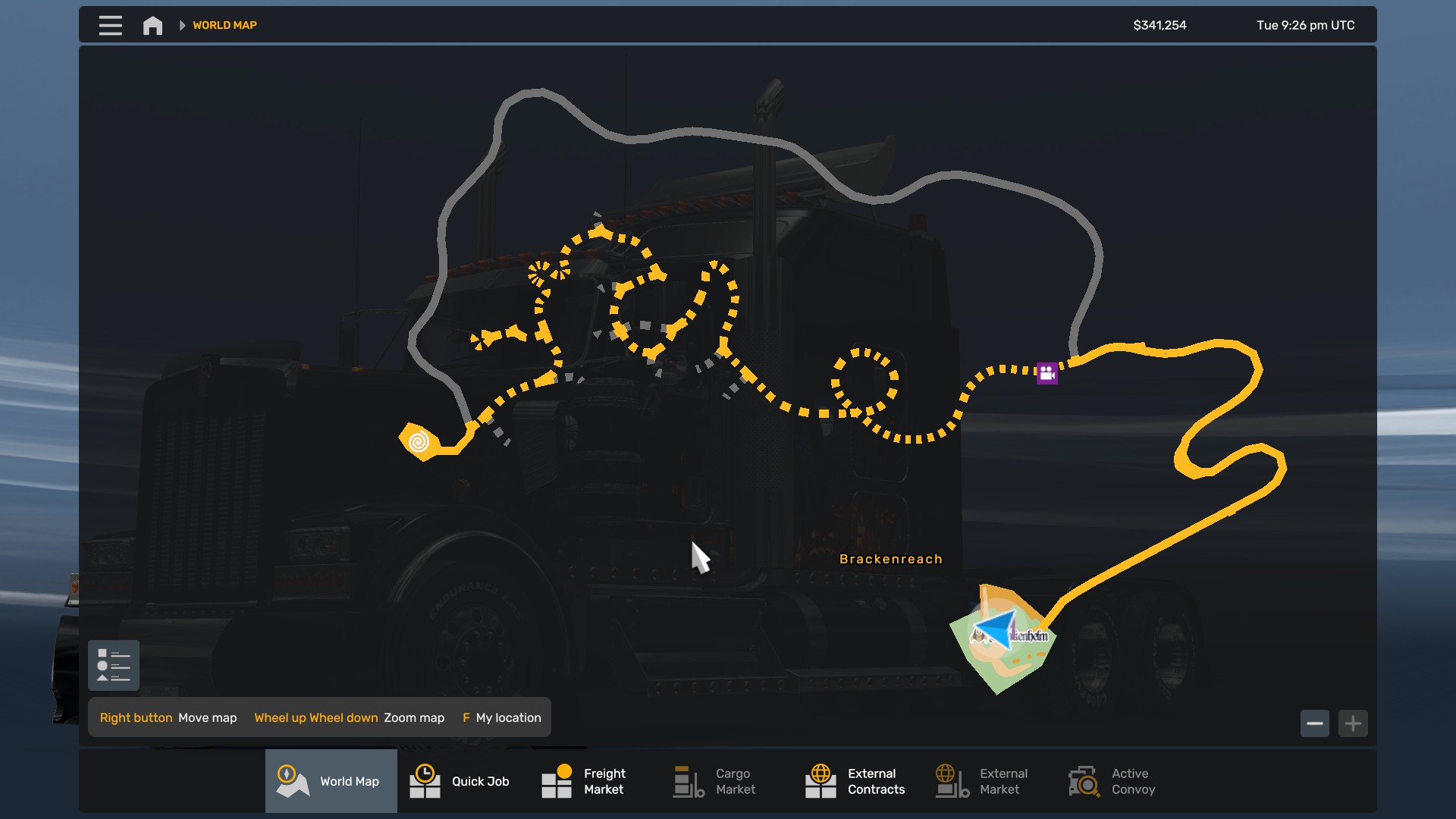Zoom out the map with minus button
1456x819 pixels.
click(1315, 723)
